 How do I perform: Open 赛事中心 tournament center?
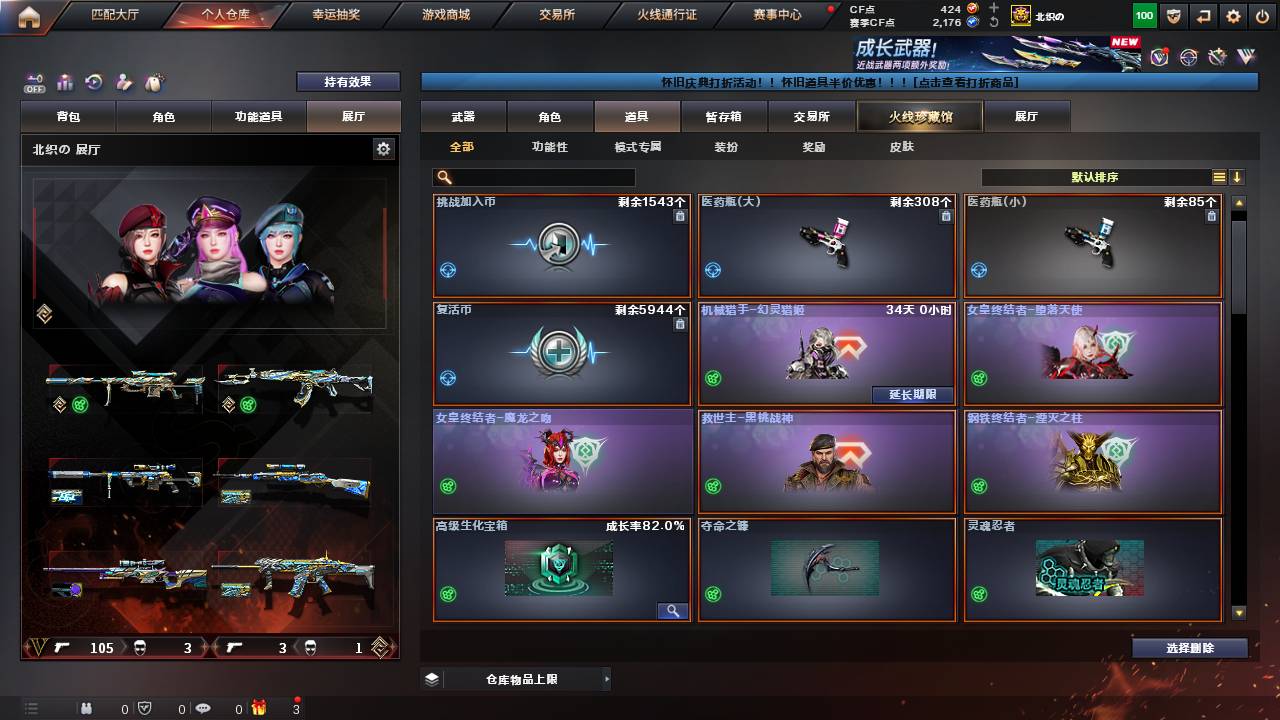[x=777, y=15]
